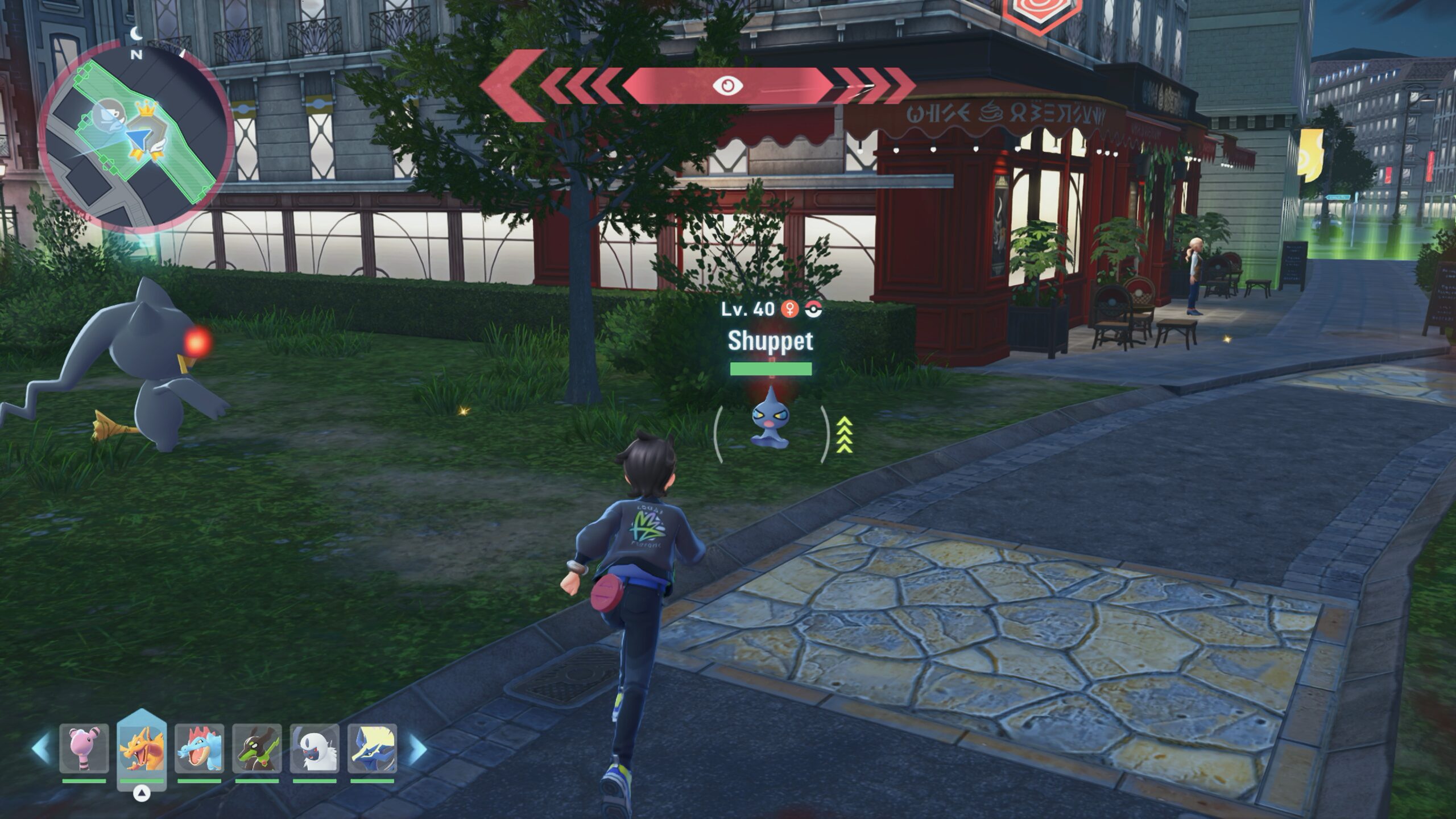Select the targeted Shuppet inside the brackets

coord(769,421)
